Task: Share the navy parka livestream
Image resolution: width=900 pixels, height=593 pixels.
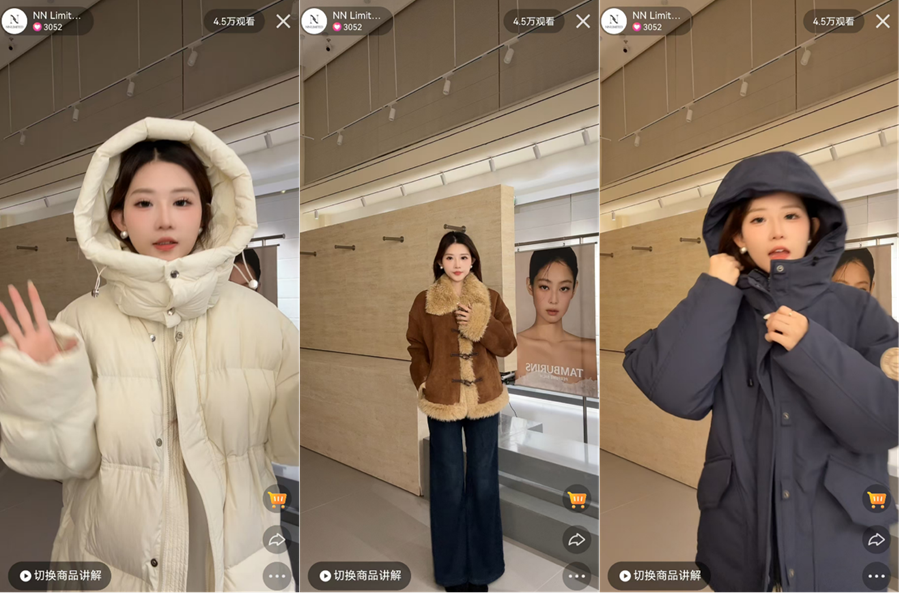Action: point(877,540)
